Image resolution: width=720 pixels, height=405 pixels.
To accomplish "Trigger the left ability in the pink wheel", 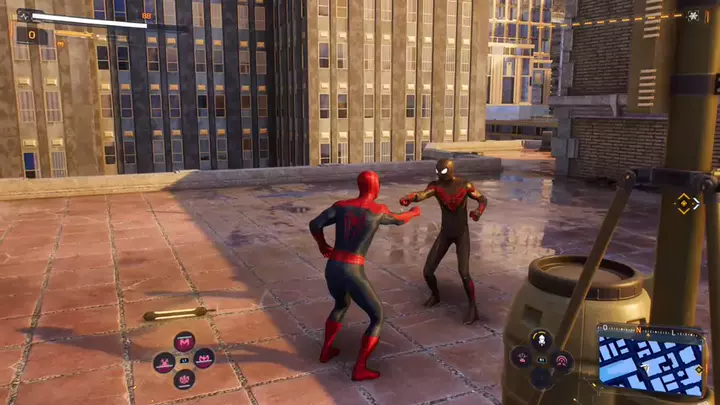I will (164, 361).
